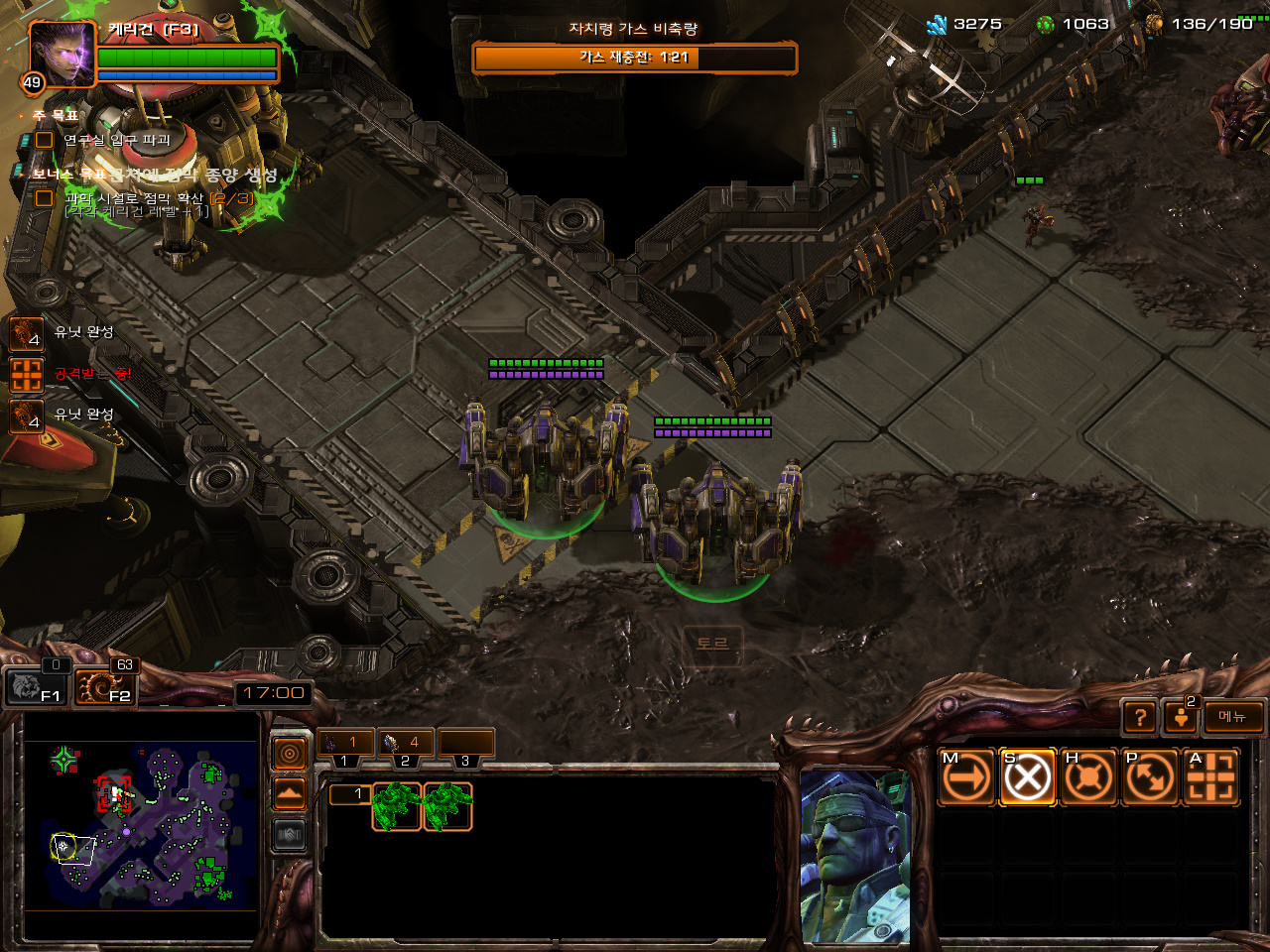Choose the Patrol command (P)
1270x952 pixels.
point(1149,776)
